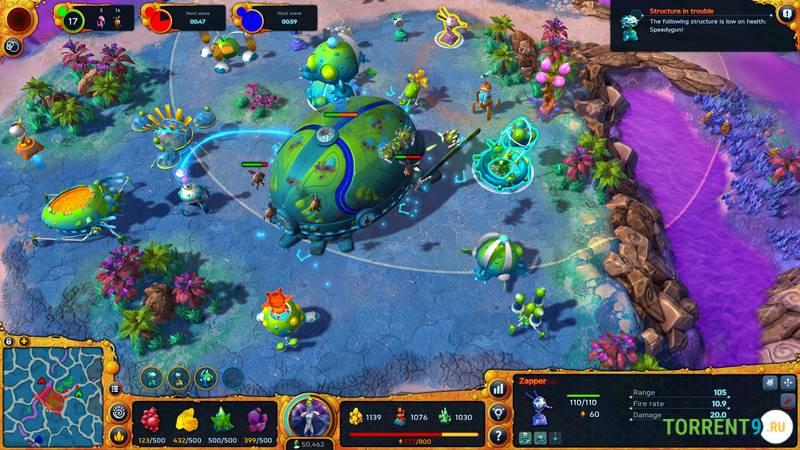This screenshot has height=450, width=800.
Task: Click the round gear-ring button near minimap
Action: pyautogui.click(x=119, y=411)
